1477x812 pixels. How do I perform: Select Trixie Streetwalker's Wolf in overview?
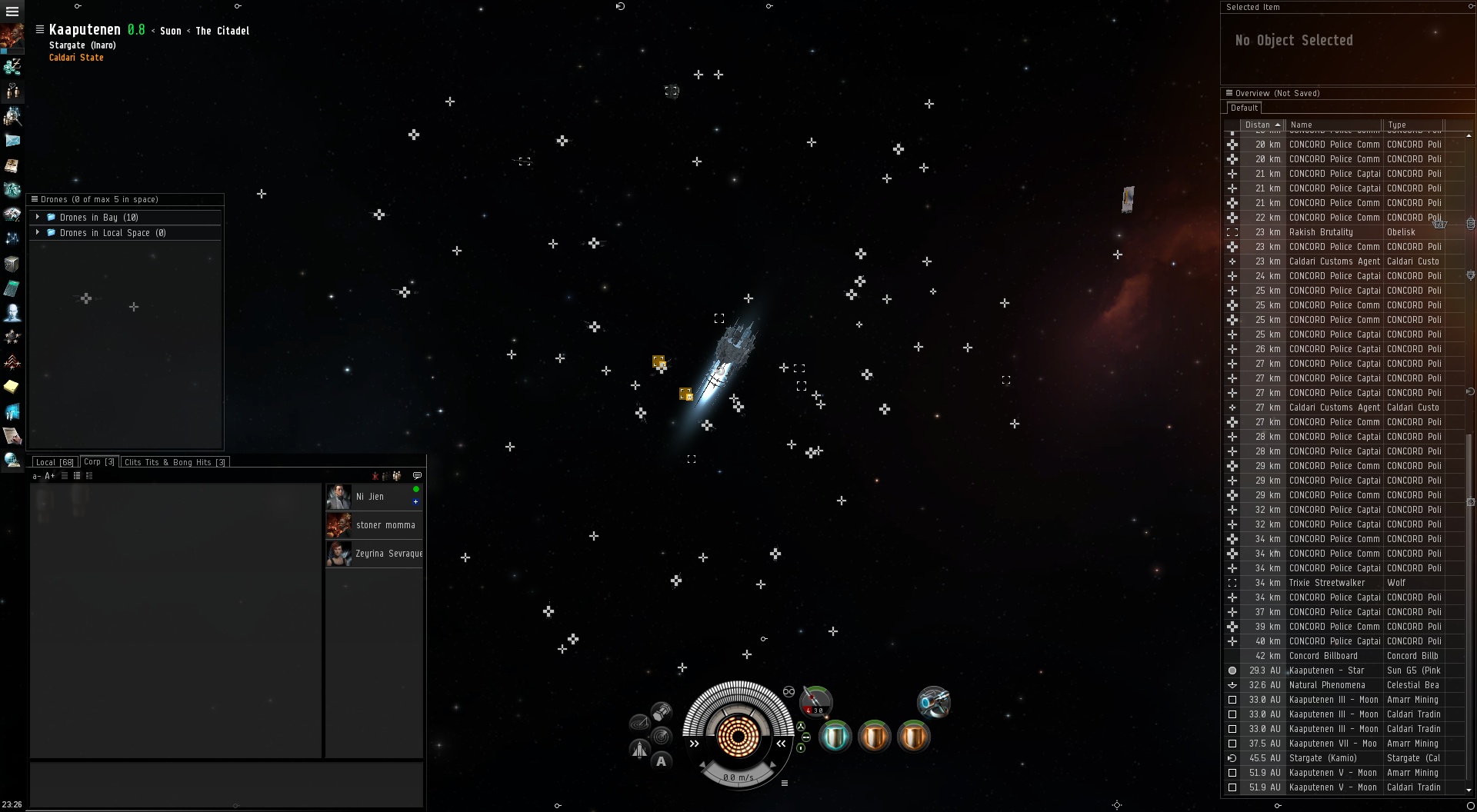click(1335, 583)
